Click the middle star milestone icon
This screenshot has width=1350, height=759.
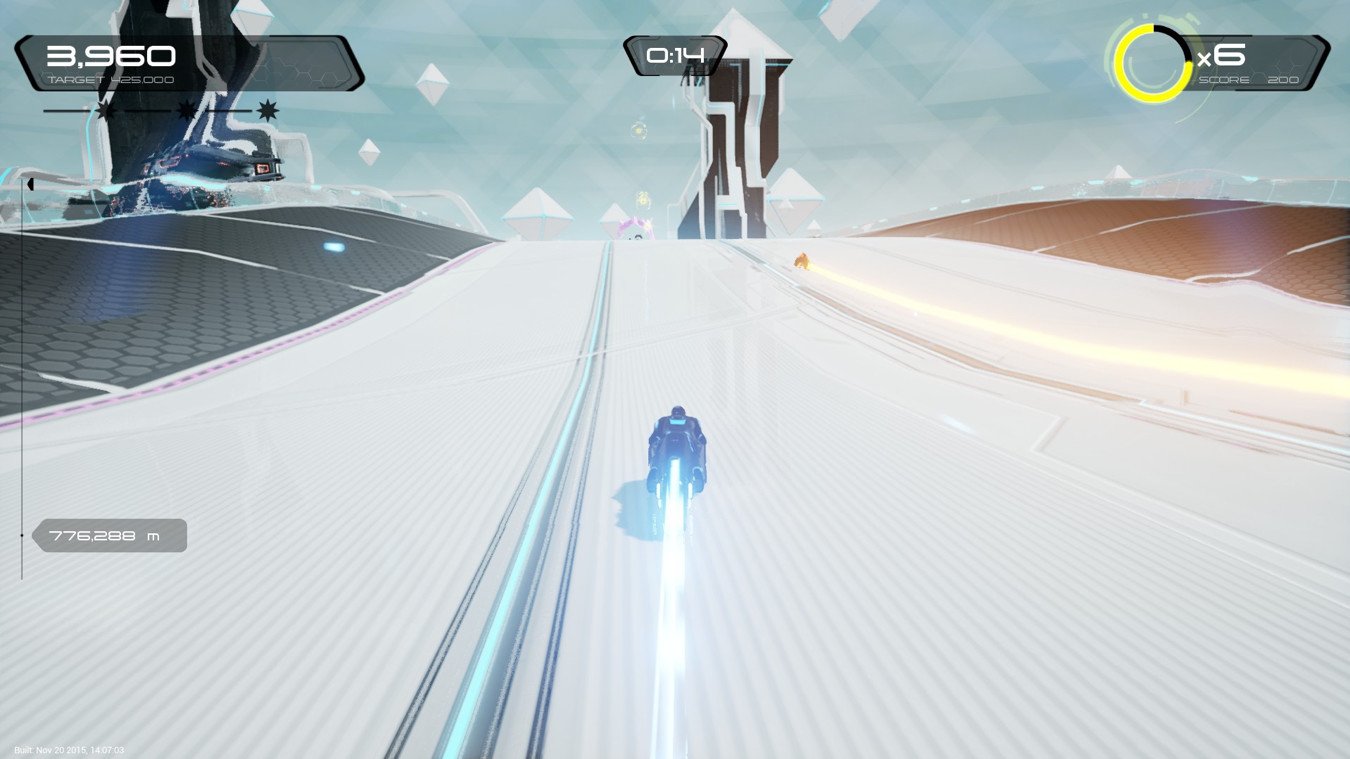click(x=185, y=112)
